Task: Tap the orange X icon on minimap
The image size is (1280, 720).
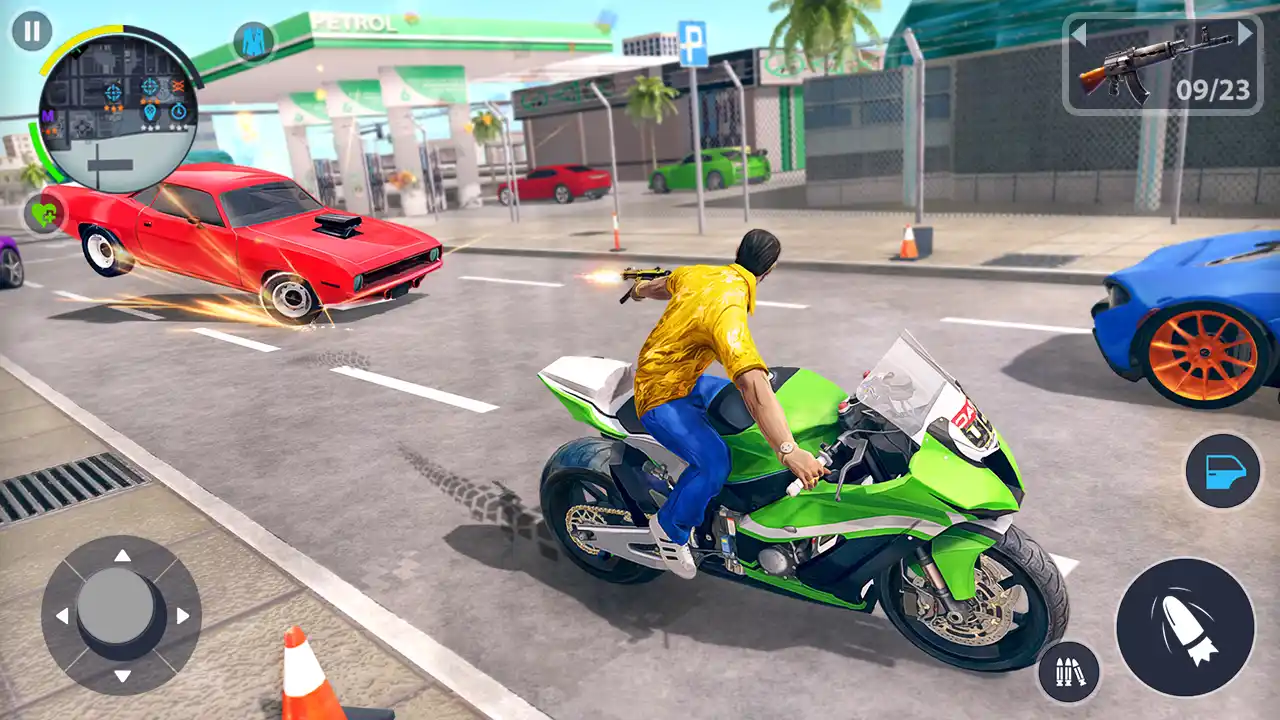Action: tap(177, 86)
